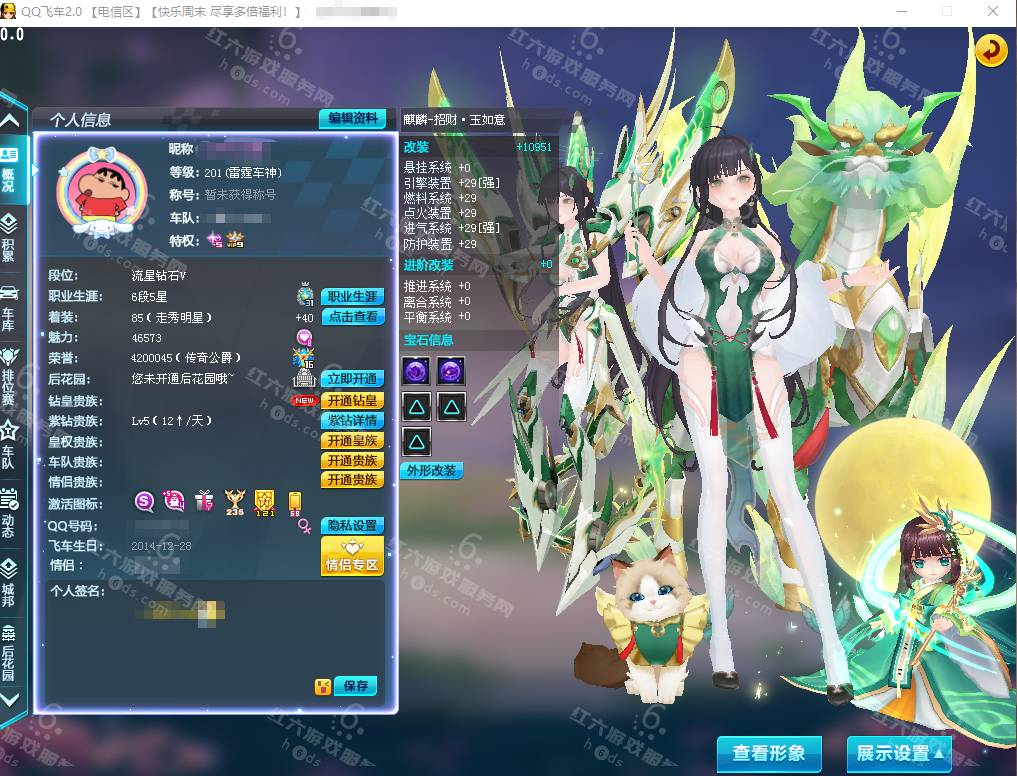This screenshot has height=776, width=1017.
Task: Enter the 情侣专区 couples zone
Action: click(x=352, y=556)
